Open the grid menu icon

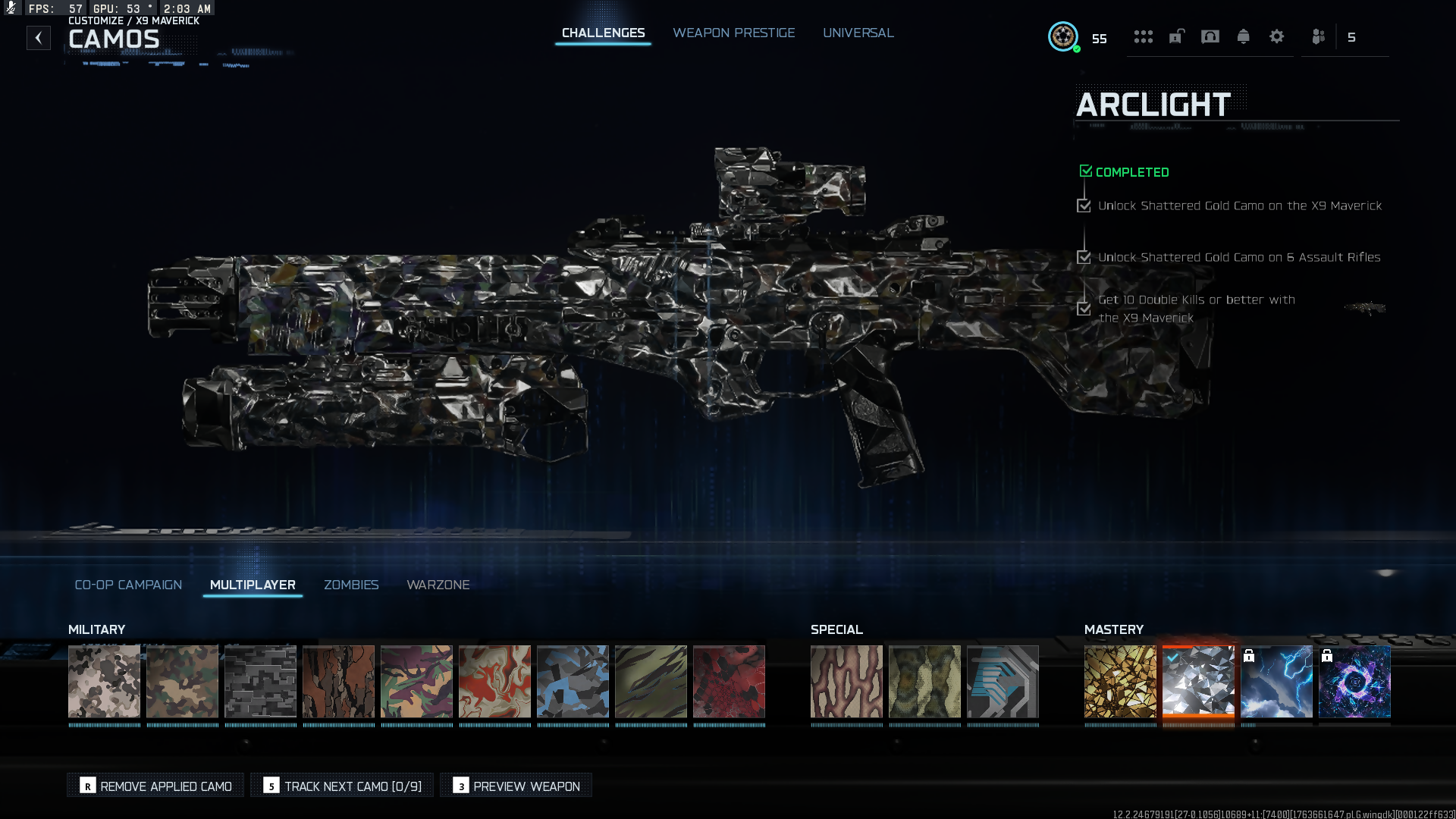tap(1143, 36)
